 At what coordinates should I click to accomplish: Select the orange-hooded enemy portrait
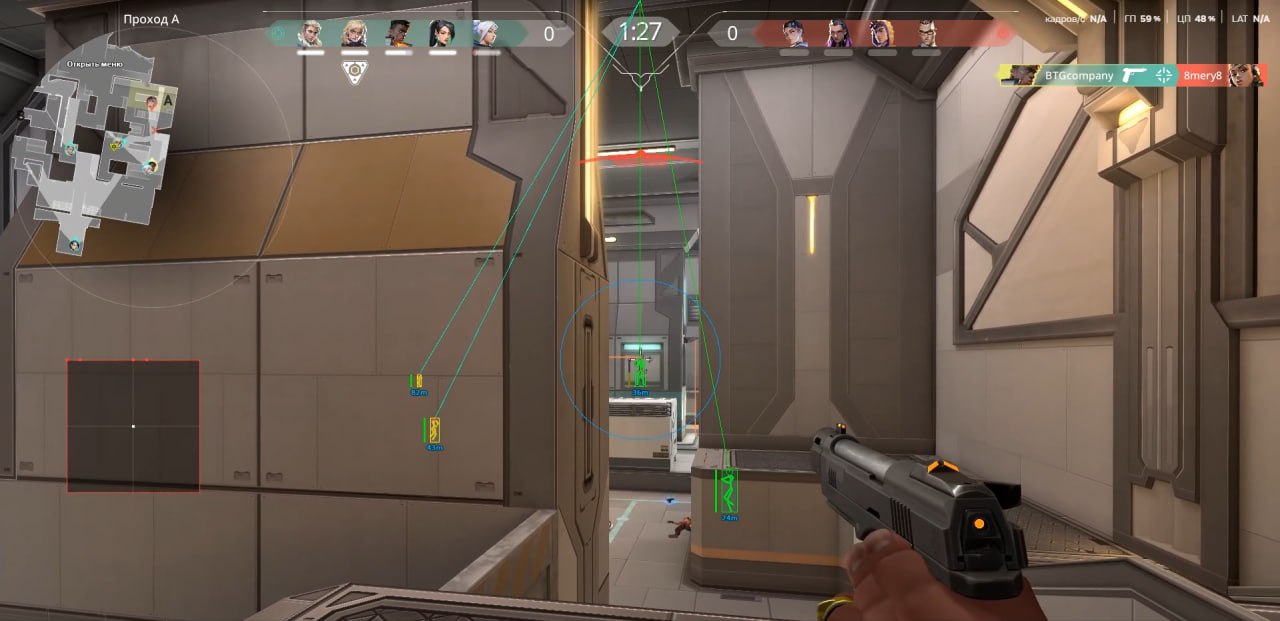882,34
